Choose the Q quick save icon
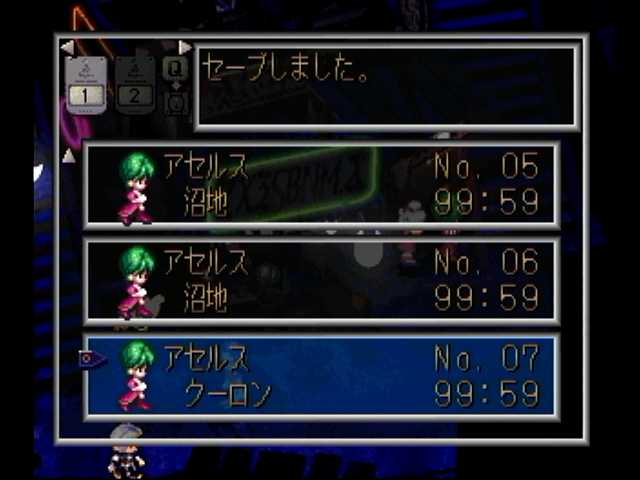 pos(175,68)
